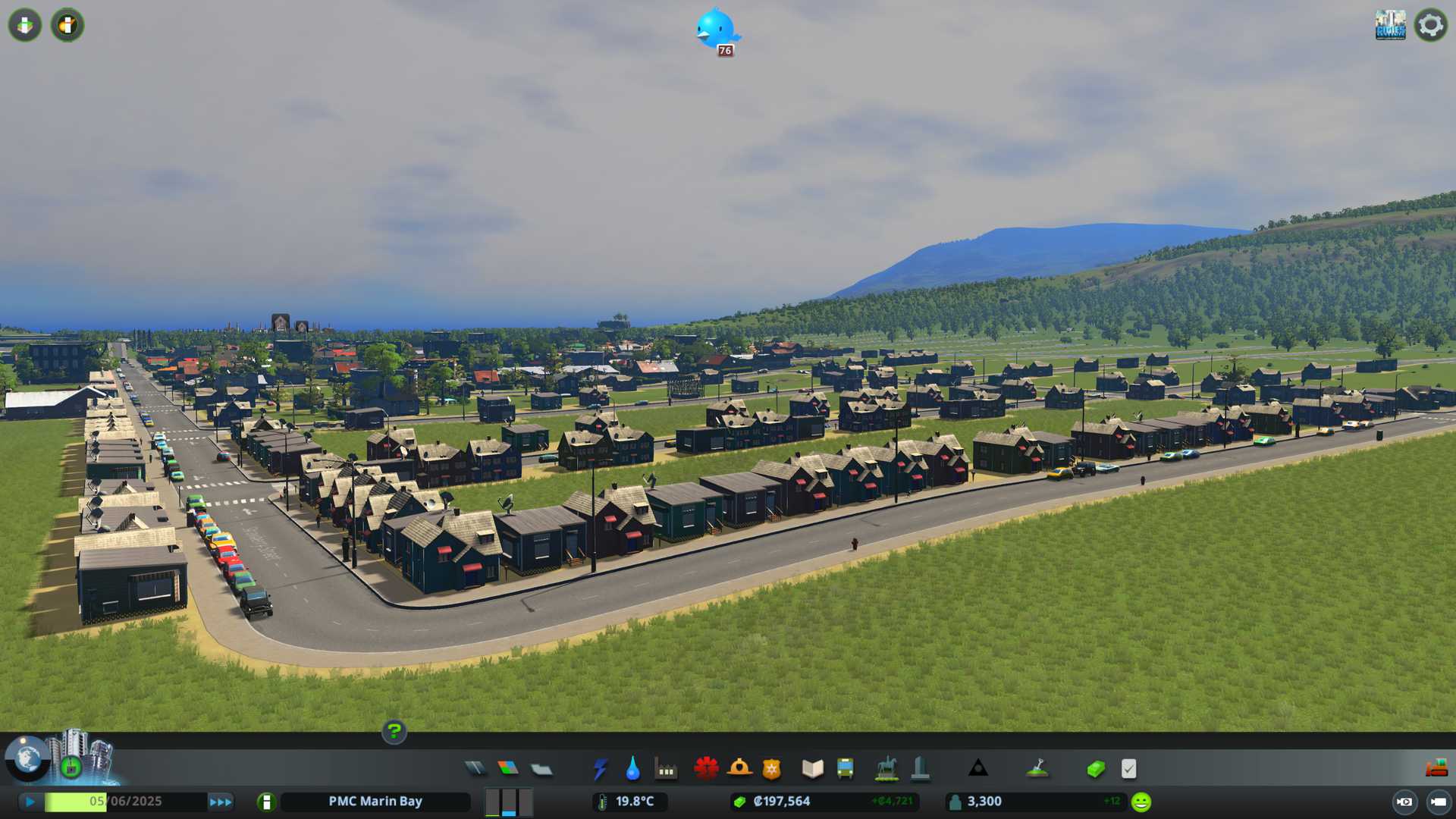Choose the Healthcare red cross menu
Screen dimensions: 1456x819
coord(706,769)
